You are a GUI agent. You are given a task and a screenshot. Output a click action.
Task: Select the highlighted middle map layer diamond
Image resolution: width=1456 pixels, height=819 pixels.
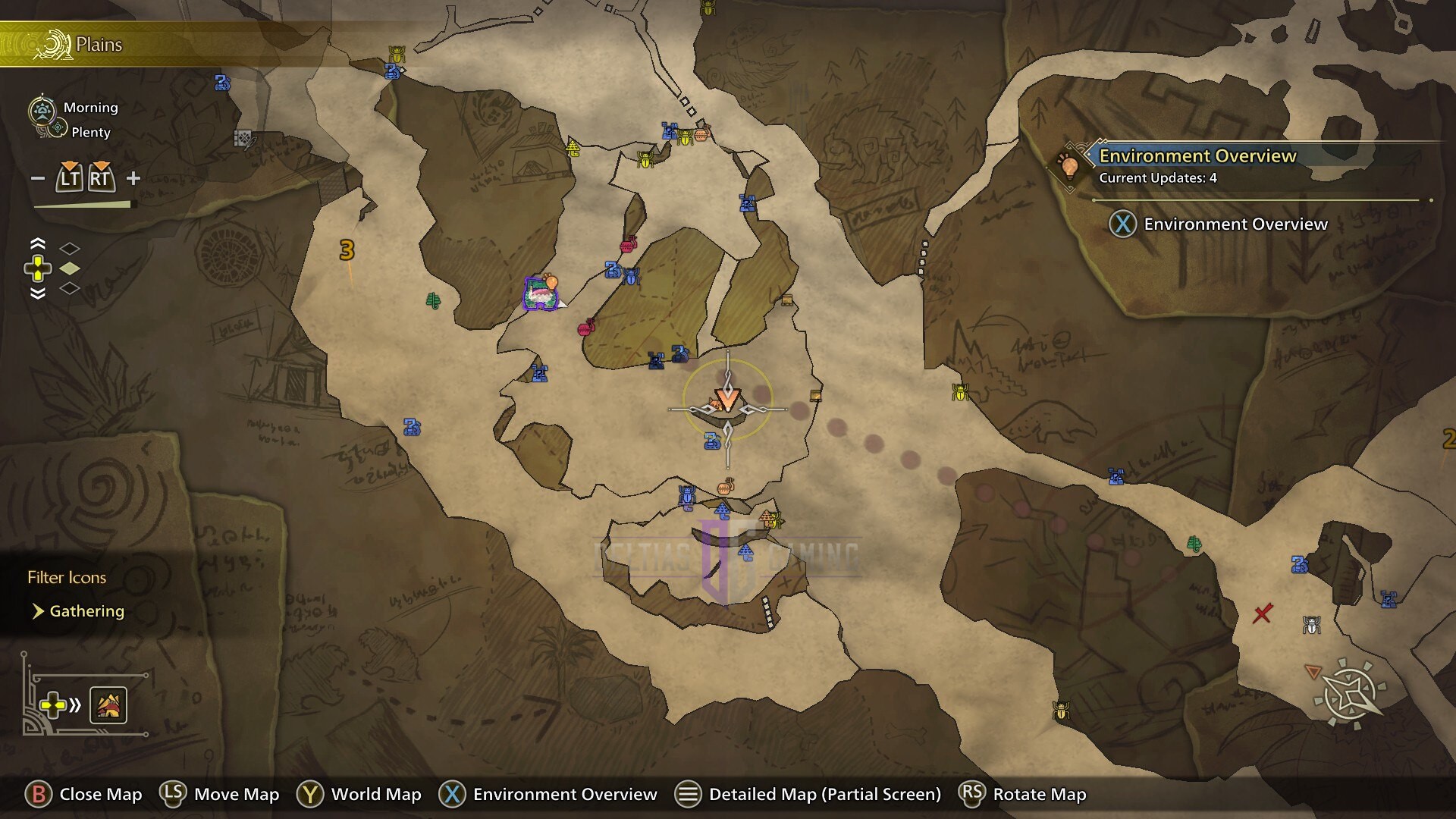tap(70, 268)
